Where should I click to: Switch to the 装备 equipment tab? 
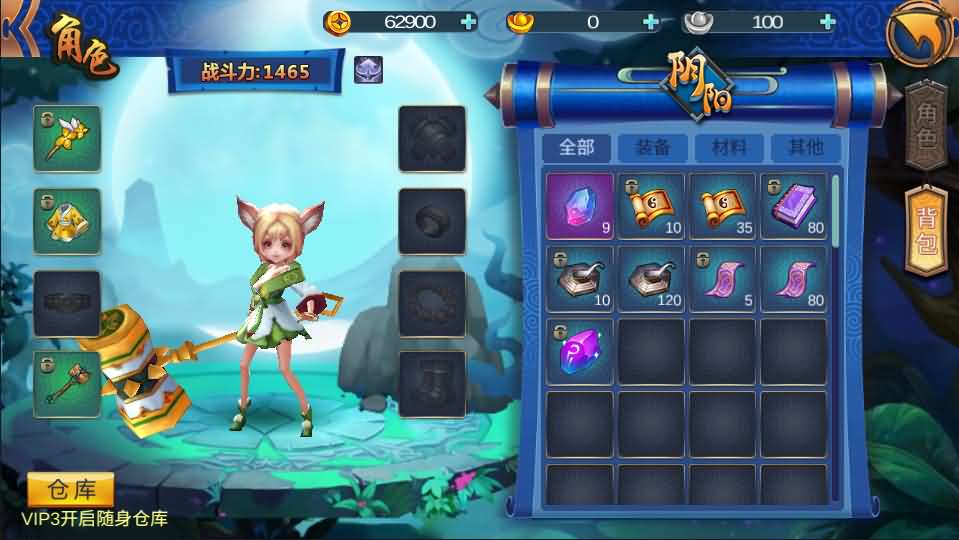click(653, 147)
